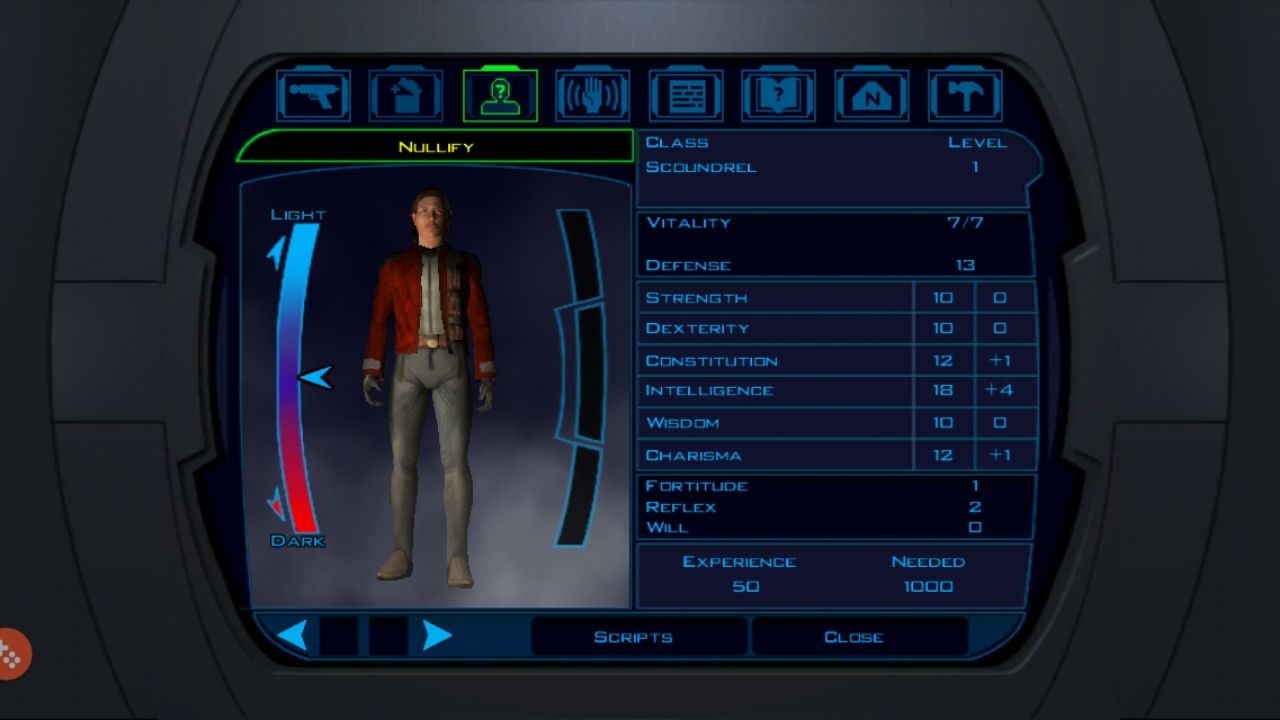Image resolution: width=1280 pixels, height=720 pixels.
Task: Click the Scripts button
Action: (x=634, y=637)
